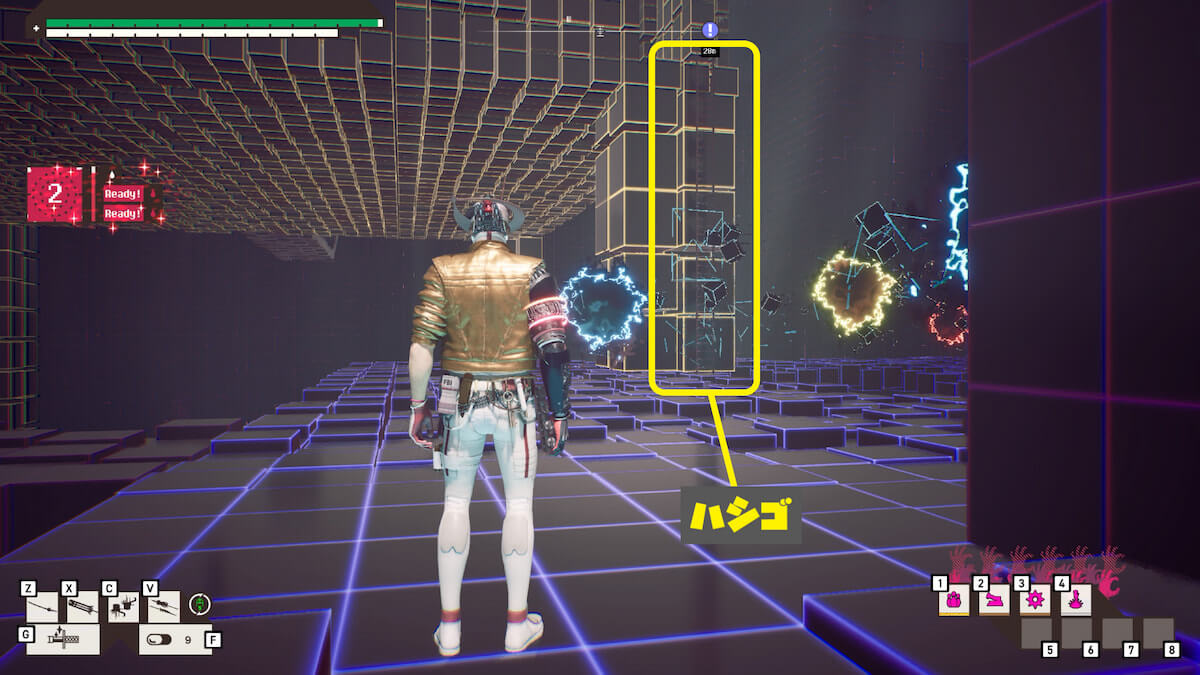This screenshot has height=675, width=1200.
Task: Activate the pink cannon skill in slot 2
Action: pyautogui.click(x=993, y=600)
